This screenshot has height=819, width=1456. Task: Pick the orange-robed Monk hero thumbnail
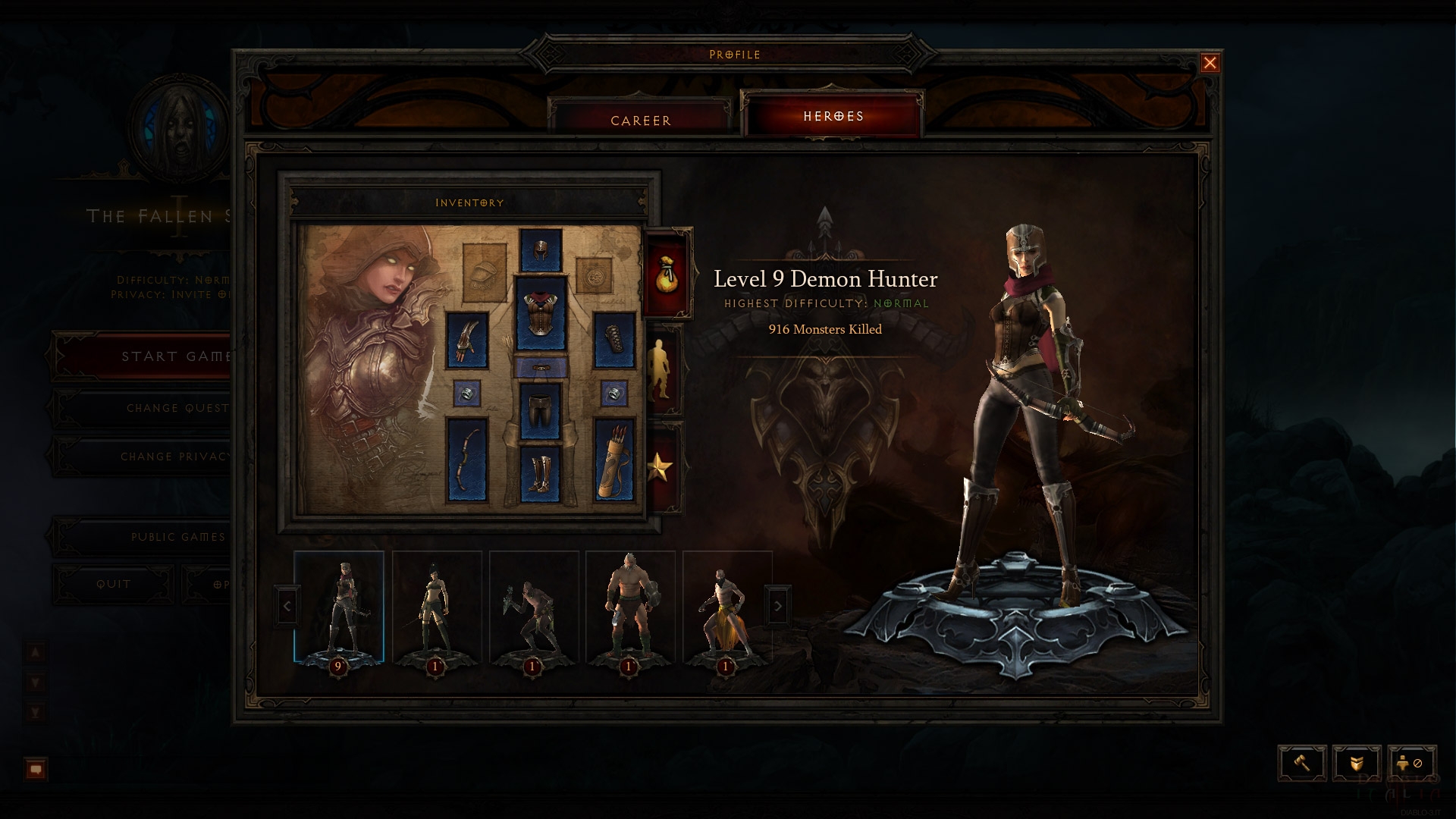pyautogui.click(x=726, y=608)
